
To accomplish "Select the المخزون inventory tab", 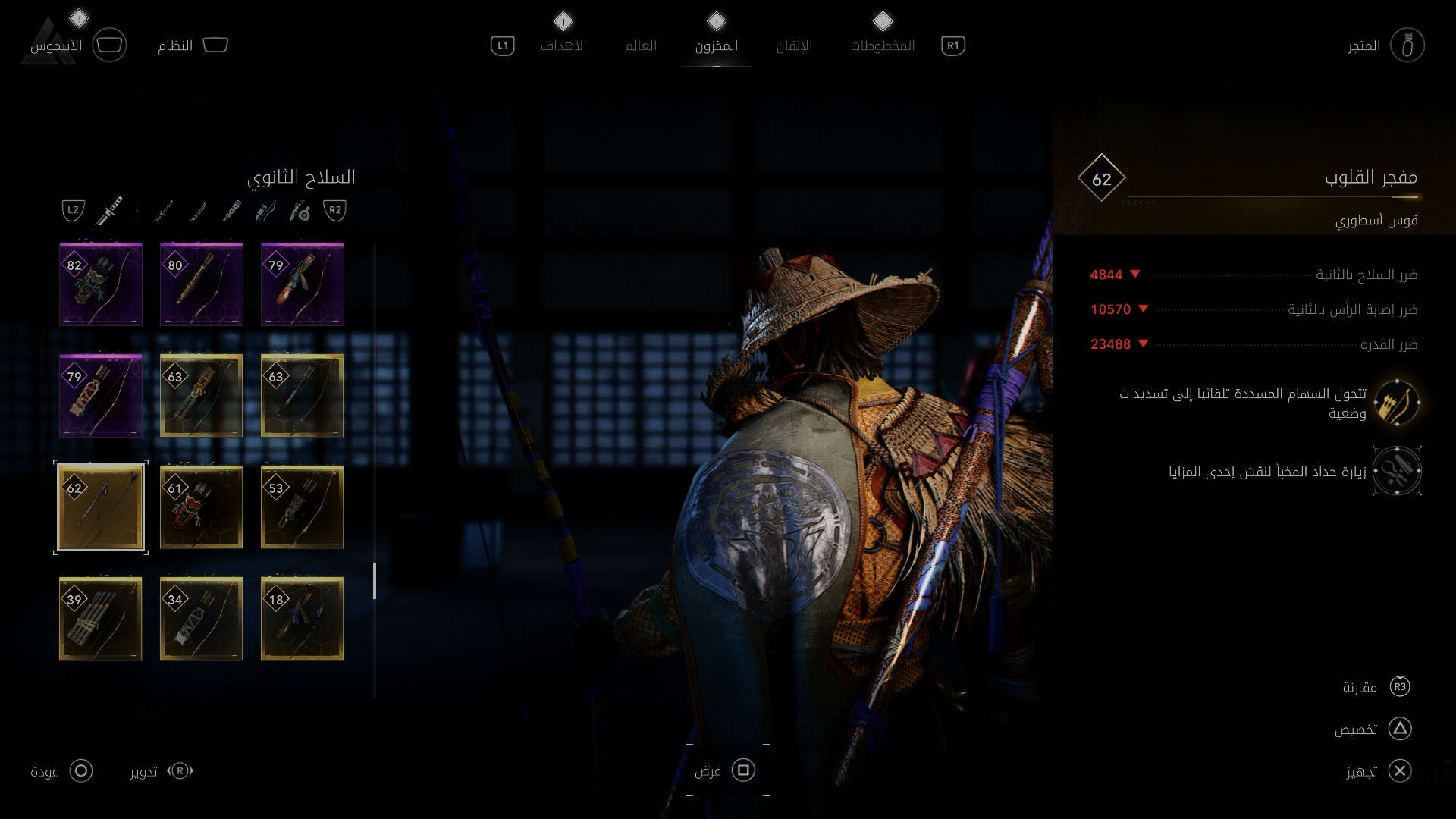I will 716,45.
